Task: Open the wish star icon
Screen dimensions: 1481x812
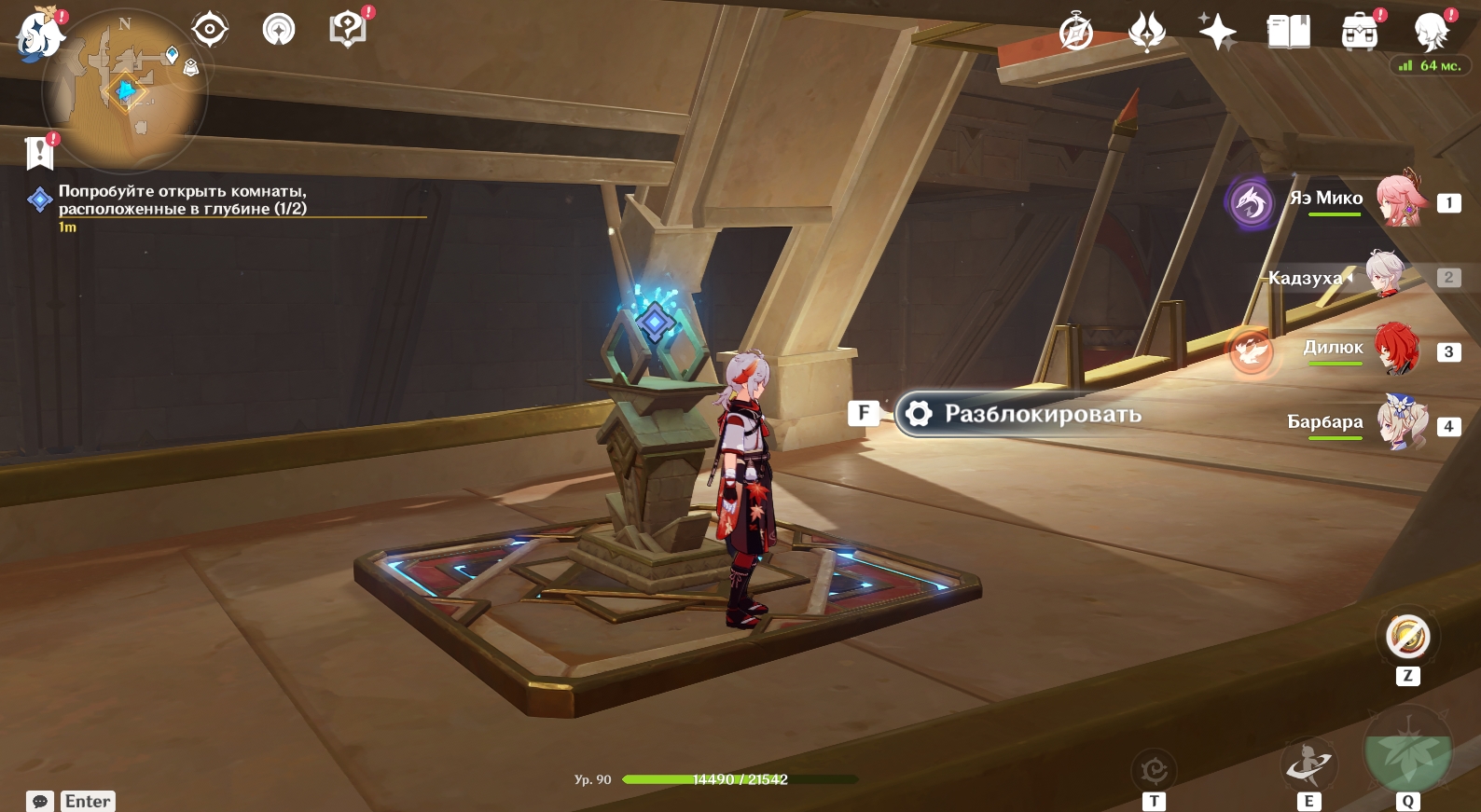Action: click(1217, 33)
